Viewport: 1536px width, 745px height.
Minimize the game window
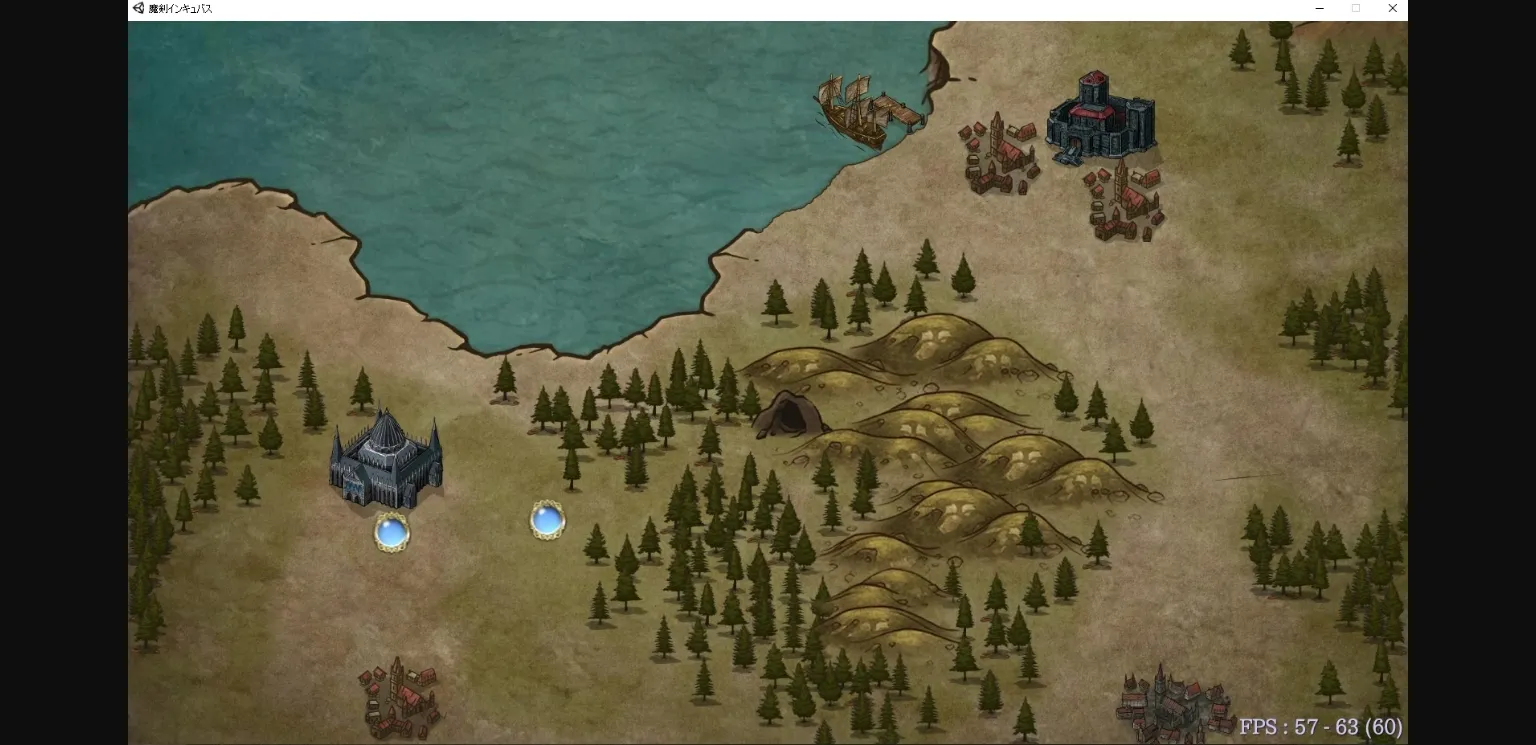(x=1320, y=9)
